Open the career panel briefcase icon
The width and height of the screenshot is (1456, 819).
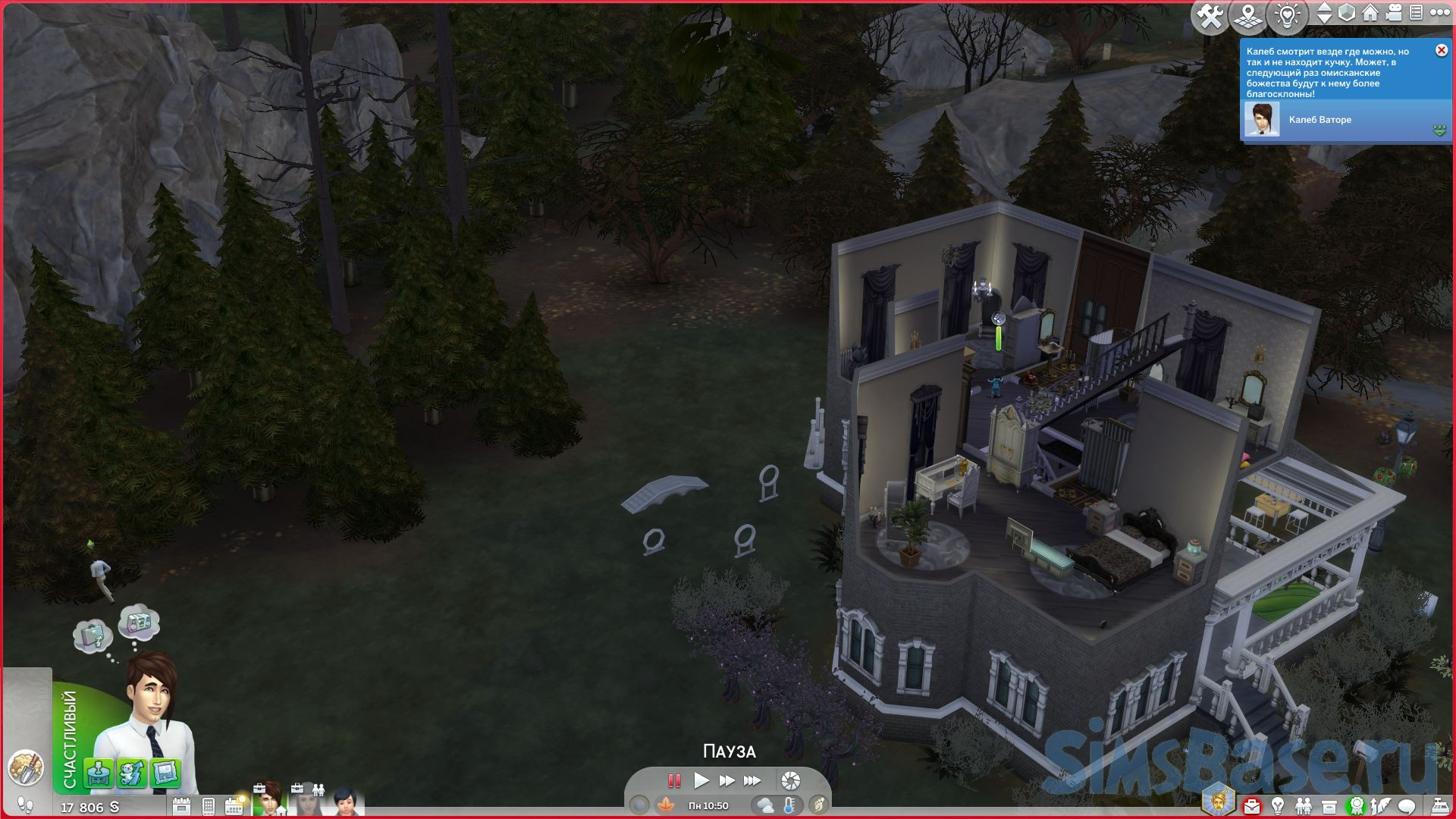(1251, 805)
